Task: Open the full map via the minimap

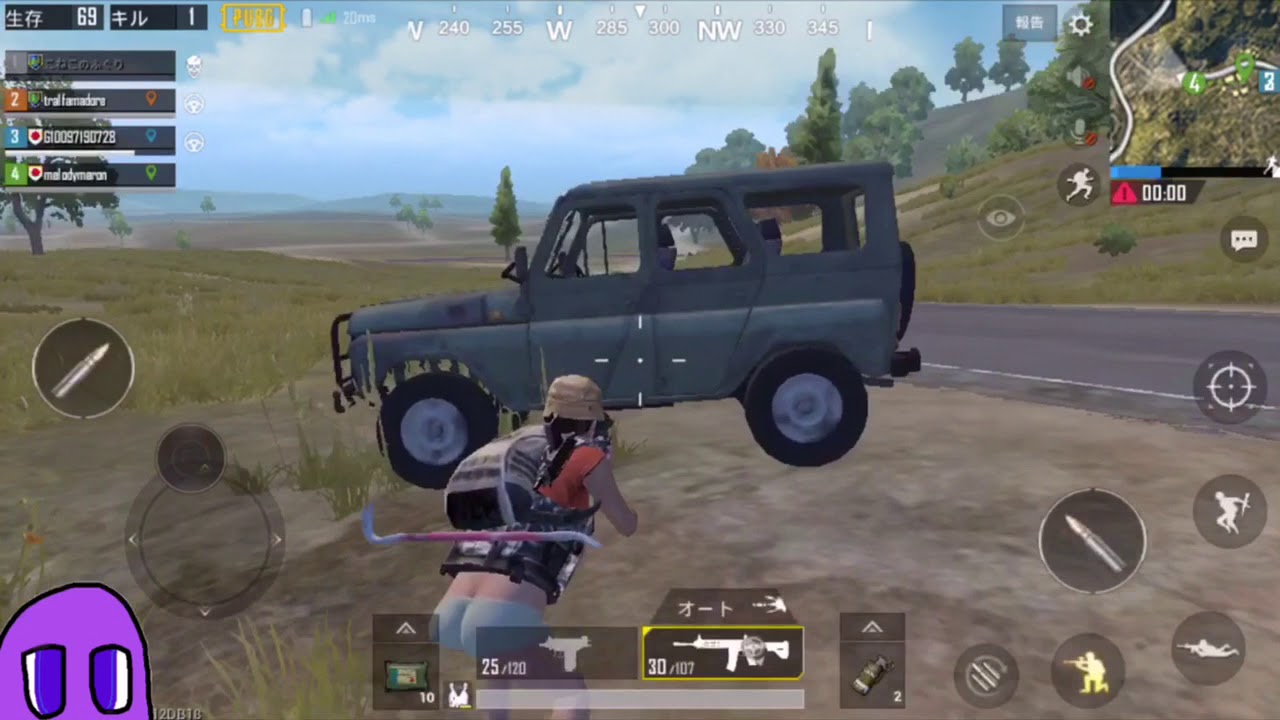Action: pyautogui.click(x=1195, y=80)
